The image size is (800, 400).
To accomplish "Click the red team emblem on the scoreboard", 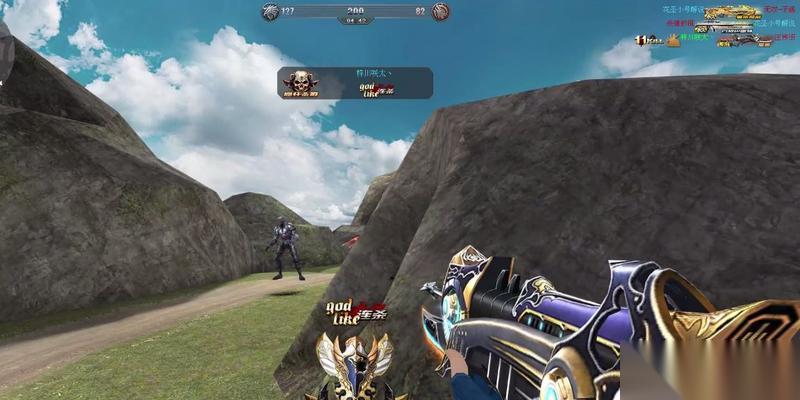I will pyautogui.click(x=440, y=12).
